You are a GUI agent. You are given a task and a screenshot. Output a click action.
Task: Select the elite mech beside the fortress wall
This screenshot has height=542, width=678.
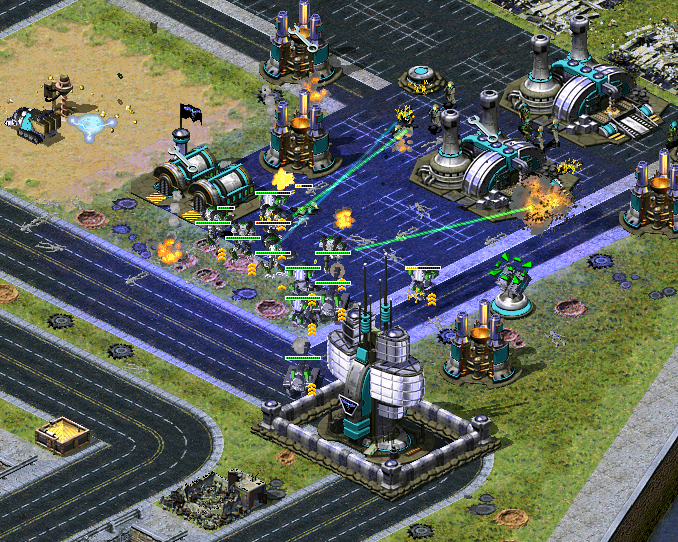301,376
